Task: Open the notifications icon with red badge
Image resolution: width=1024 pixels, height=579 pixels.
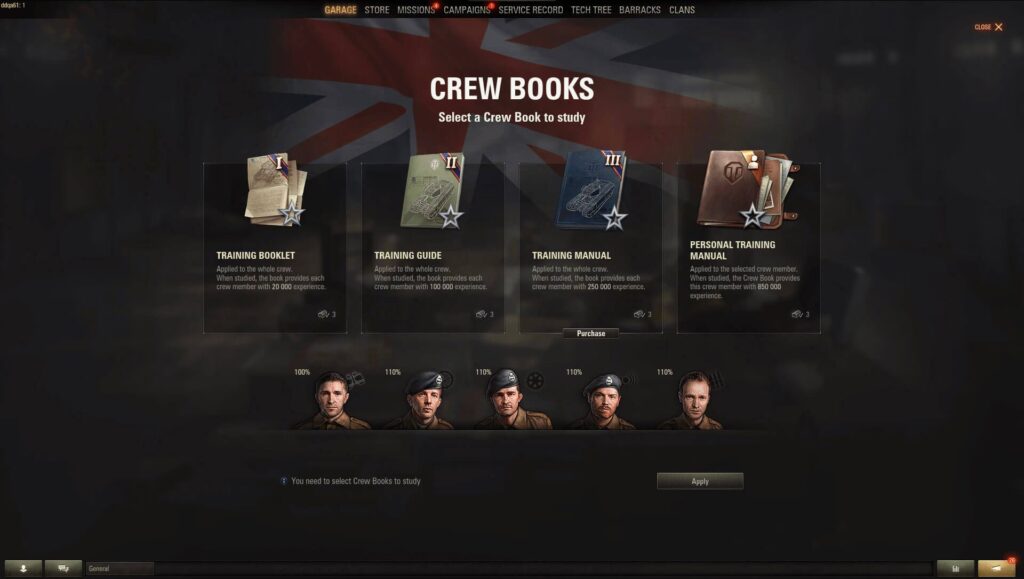Action: [996, 568]
